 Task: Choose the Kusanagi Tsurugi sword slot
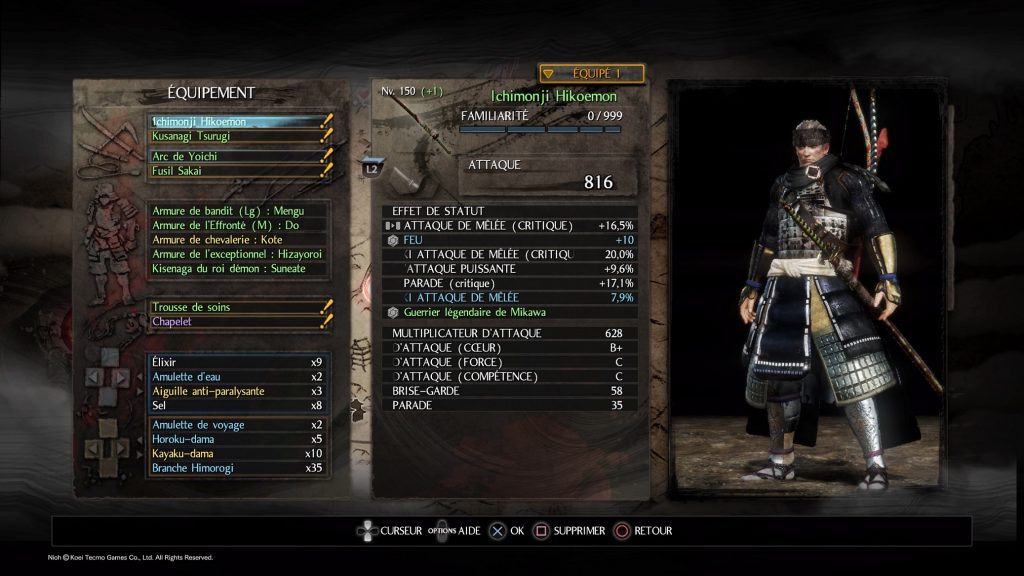pyautogui.click(x=236, y=136)
